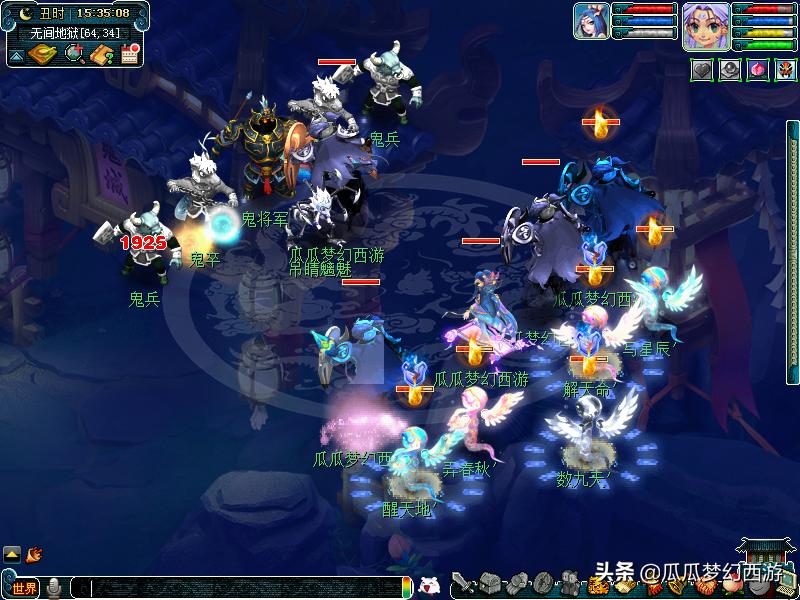
Task: Select the blue-haired pet portrait
Action: [591, 21]
